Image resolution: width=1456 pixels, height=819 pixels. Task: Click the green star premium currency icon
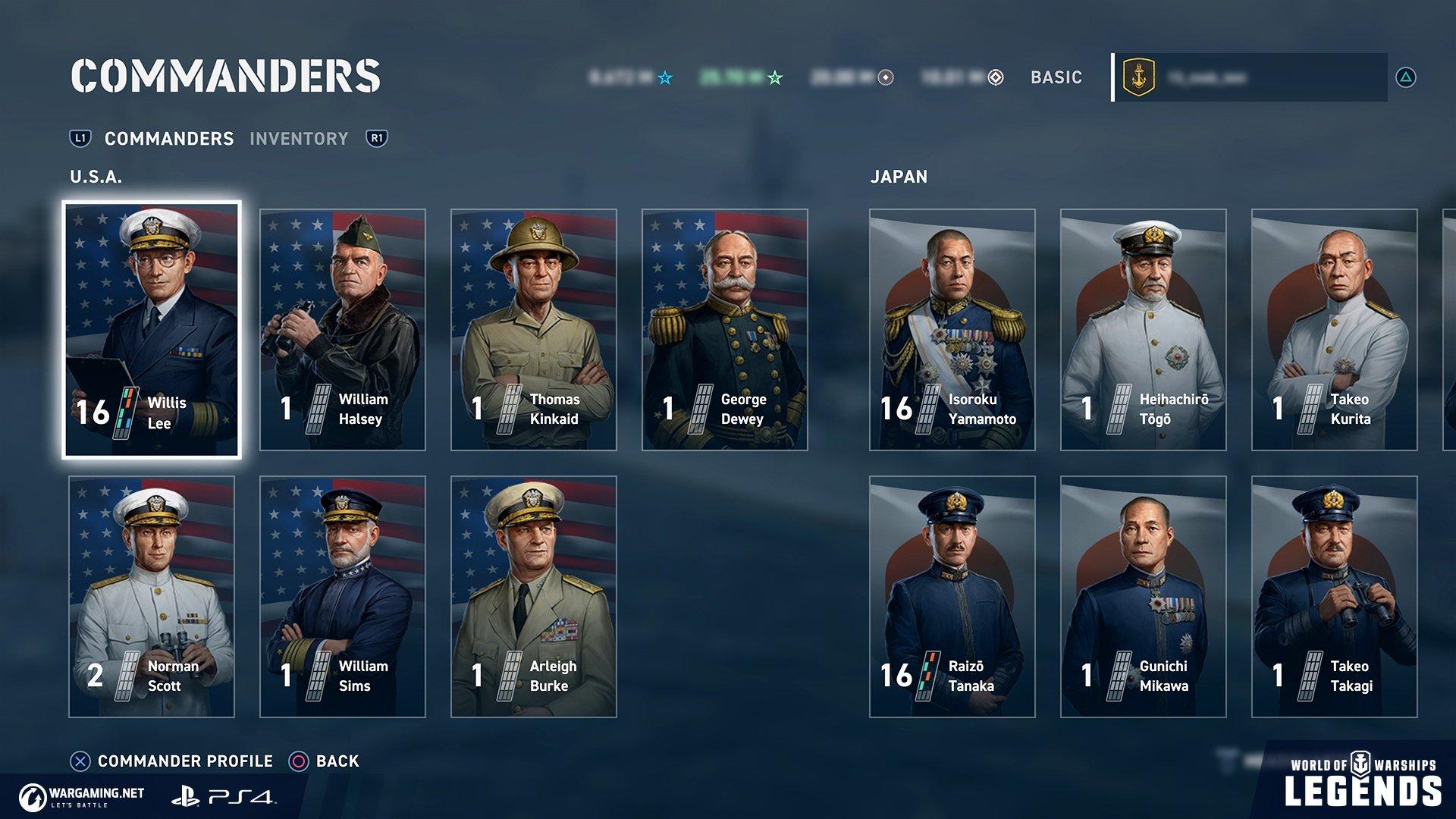pyautogui.click(x=773, y=77)
